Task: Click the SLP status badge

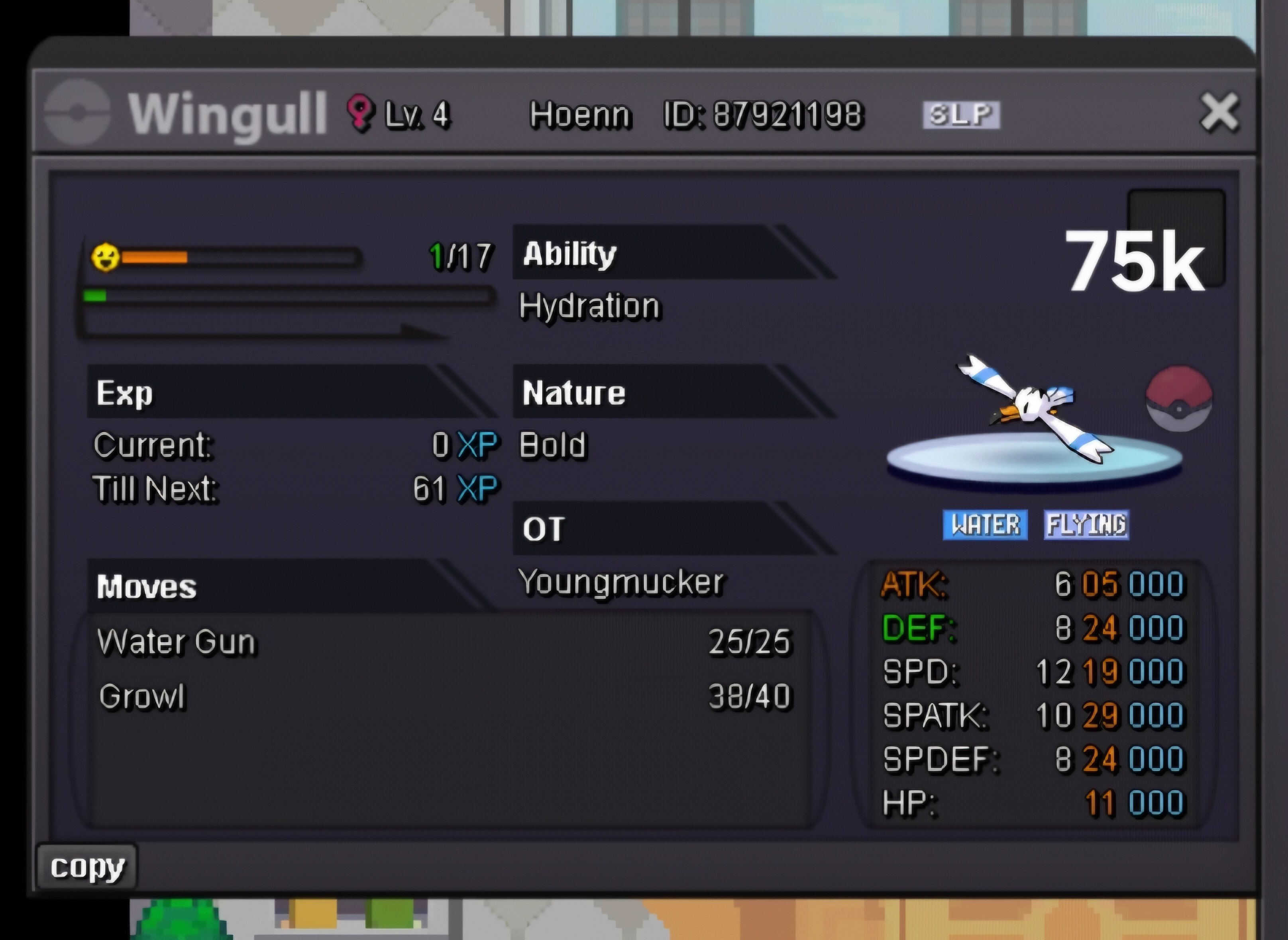Action: tap(961, 115)
